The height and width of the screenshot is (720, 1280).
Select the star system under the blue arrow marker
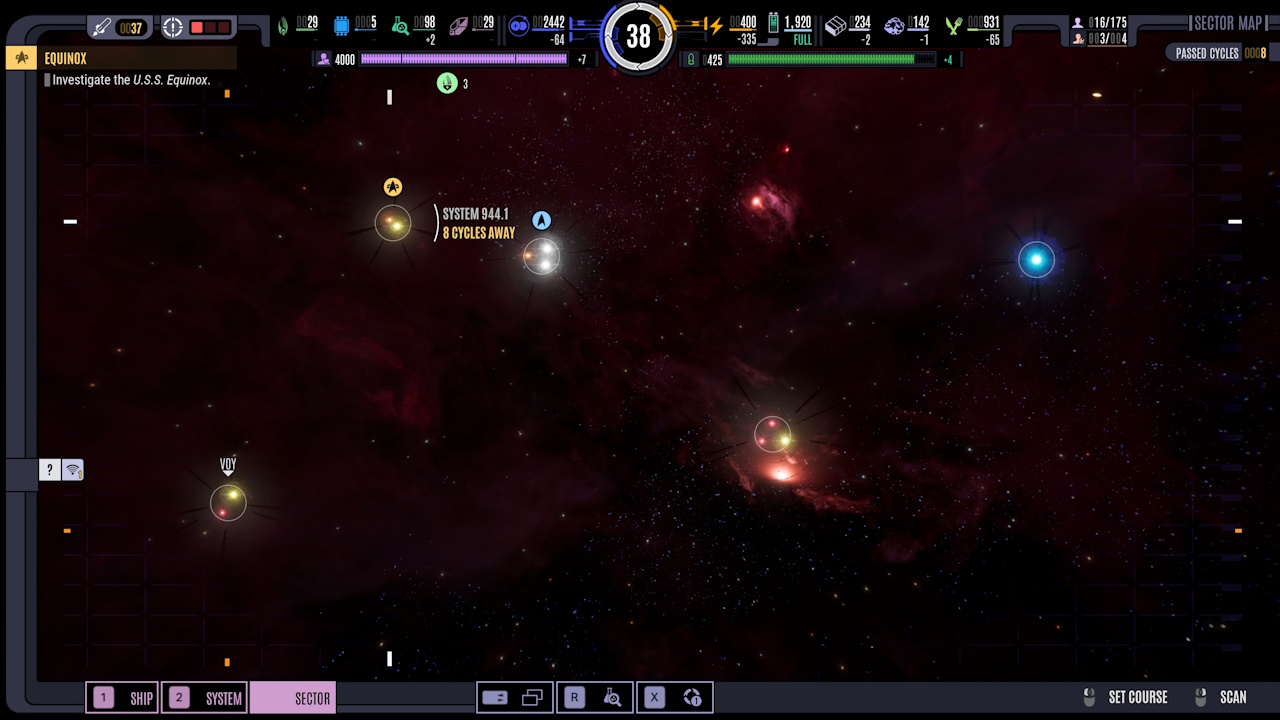pyautogui.click(x=542, y=256)
